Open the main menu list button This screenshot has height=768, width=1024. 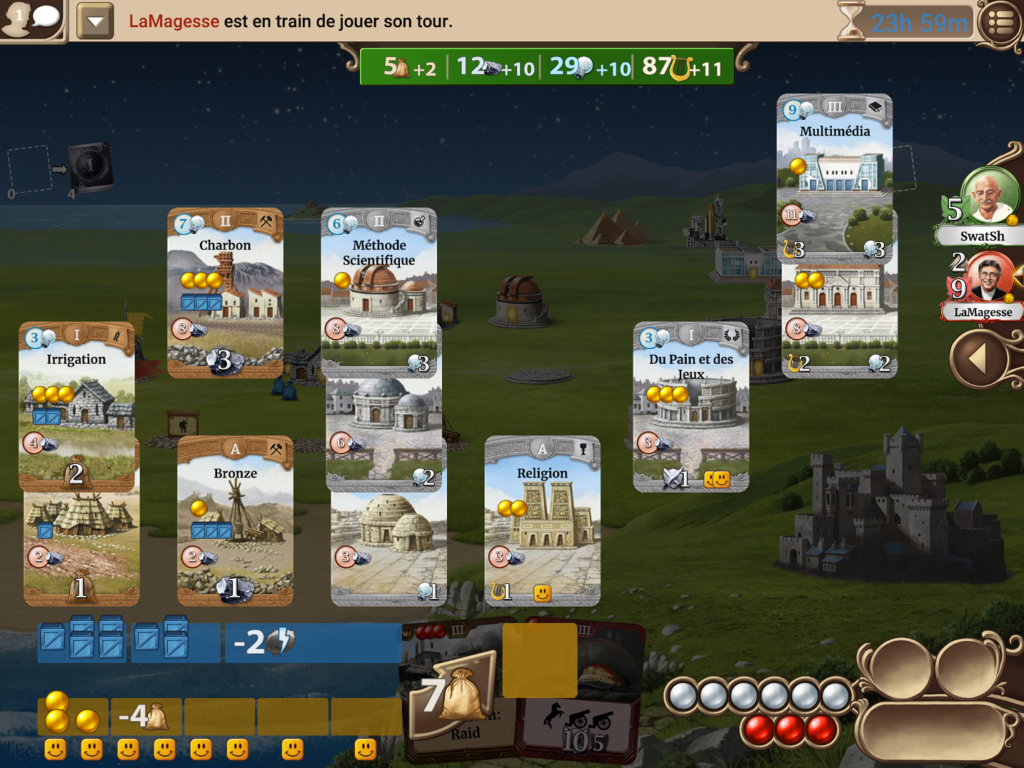998,22
